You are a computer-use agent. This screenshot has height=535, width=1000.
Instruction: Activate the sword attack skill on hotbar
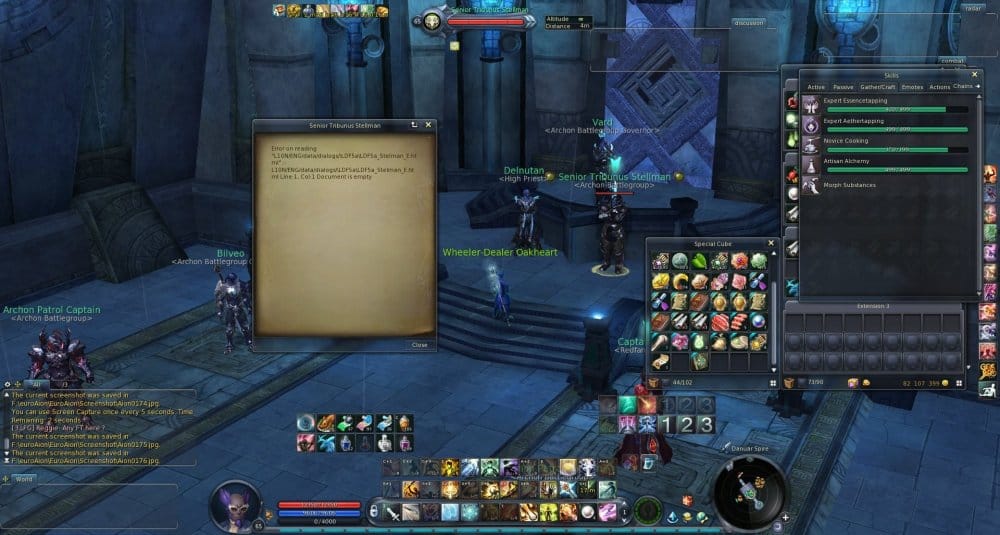pos(394,512)
